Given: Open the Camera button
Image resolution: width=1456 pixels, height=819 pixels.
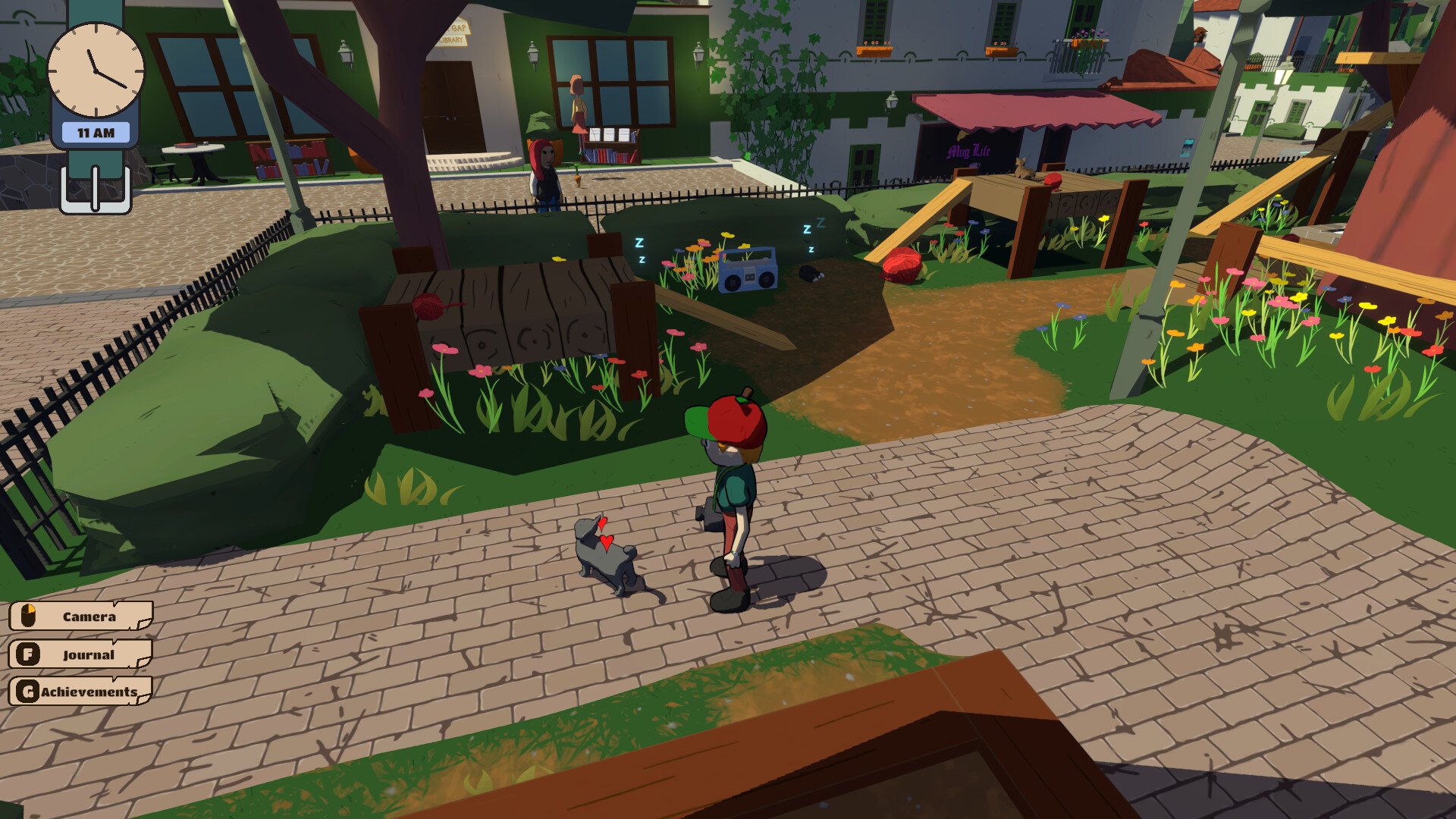Looking at the screenshot, I should coord(81,617).
